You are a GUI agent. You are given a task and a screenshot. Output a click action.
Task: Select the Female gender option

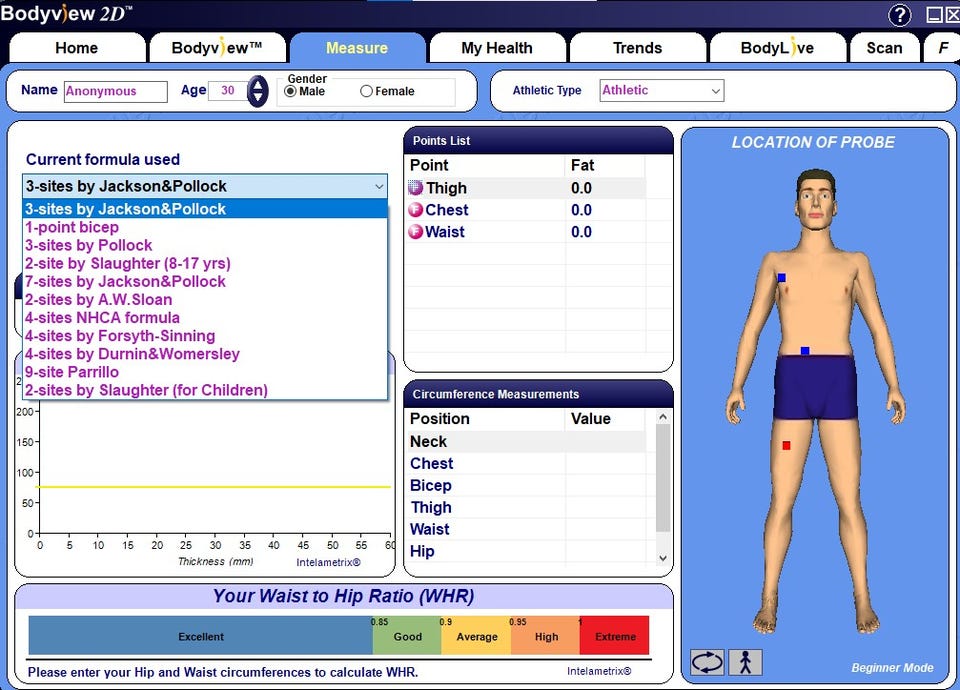click(367, 92)
